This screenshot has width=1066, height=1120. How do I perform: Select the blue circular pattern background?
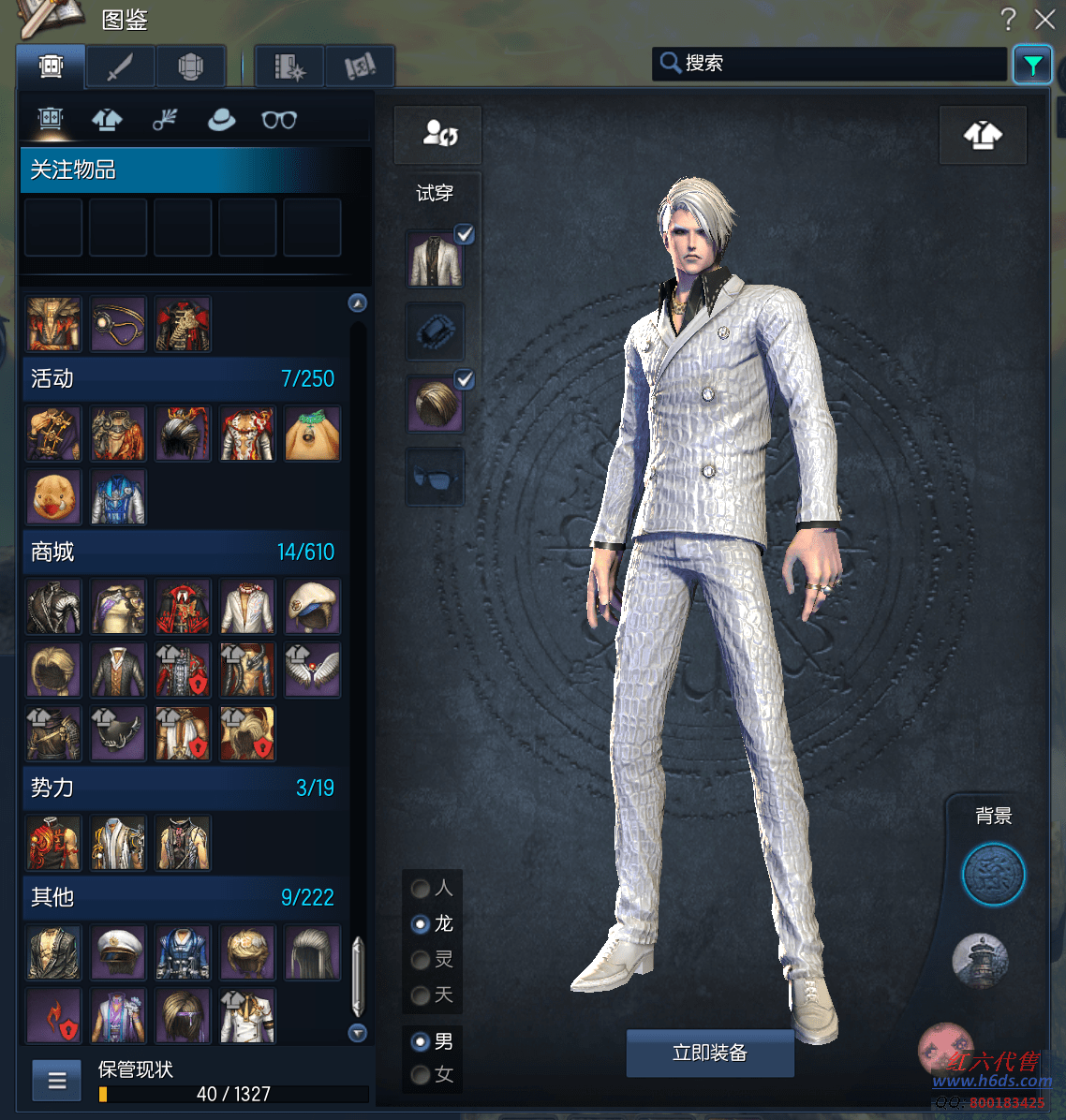click(993, 875)
